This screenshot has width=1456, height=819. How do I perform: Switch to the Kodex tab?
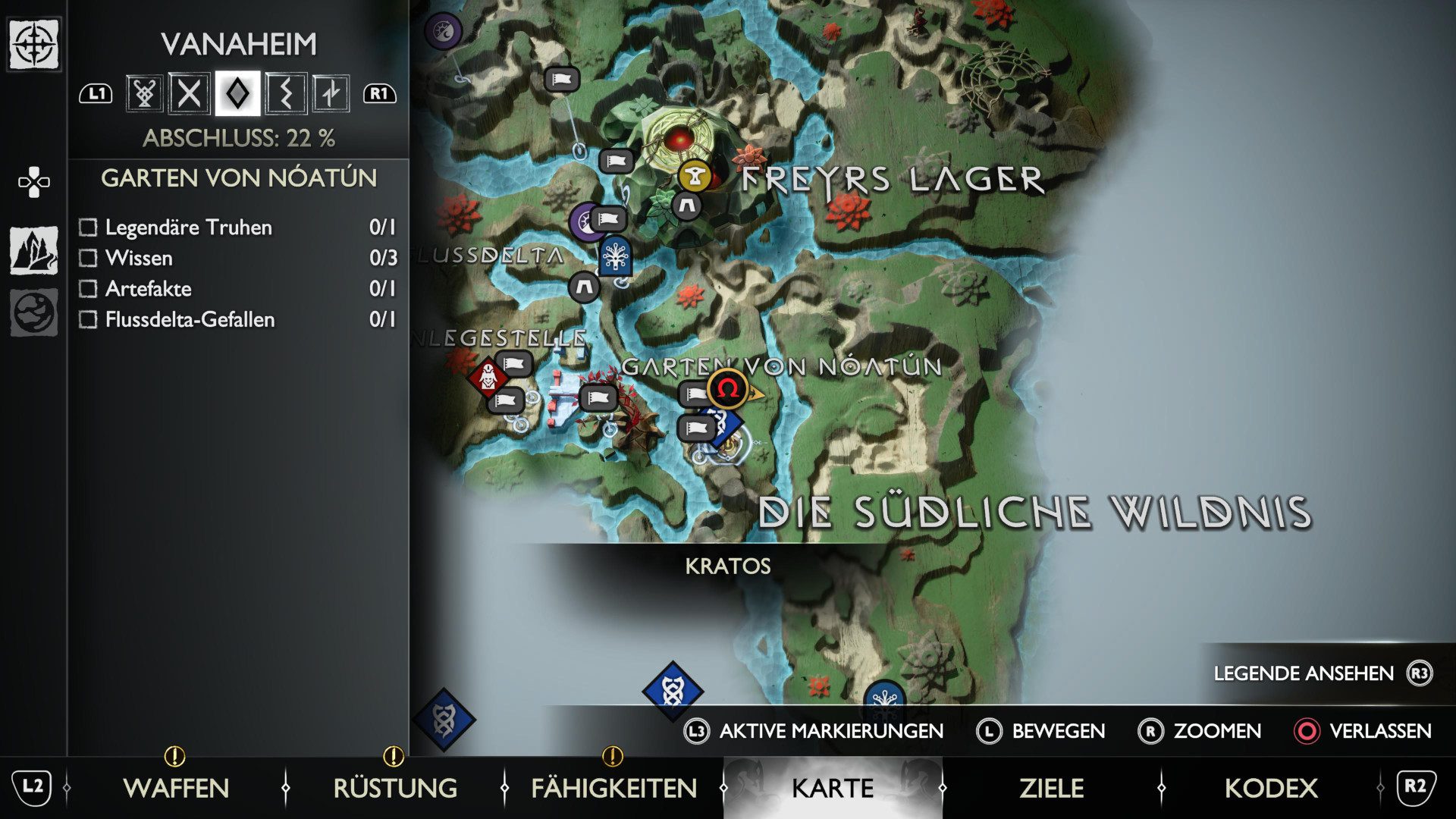click(x=1271, y=788)
